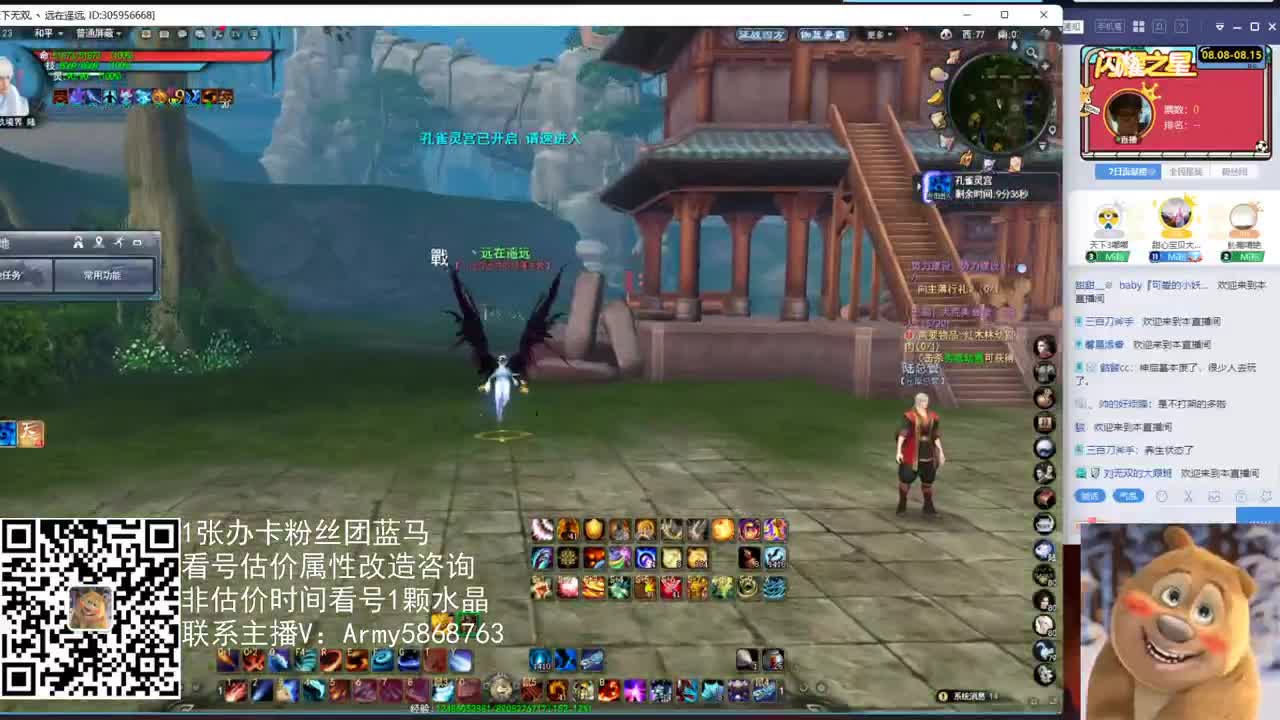The width and height of the screenshot is (1280, 720).
Task: Open the 孔雀灵宫 event tracker icon
Action: point(940,188)
